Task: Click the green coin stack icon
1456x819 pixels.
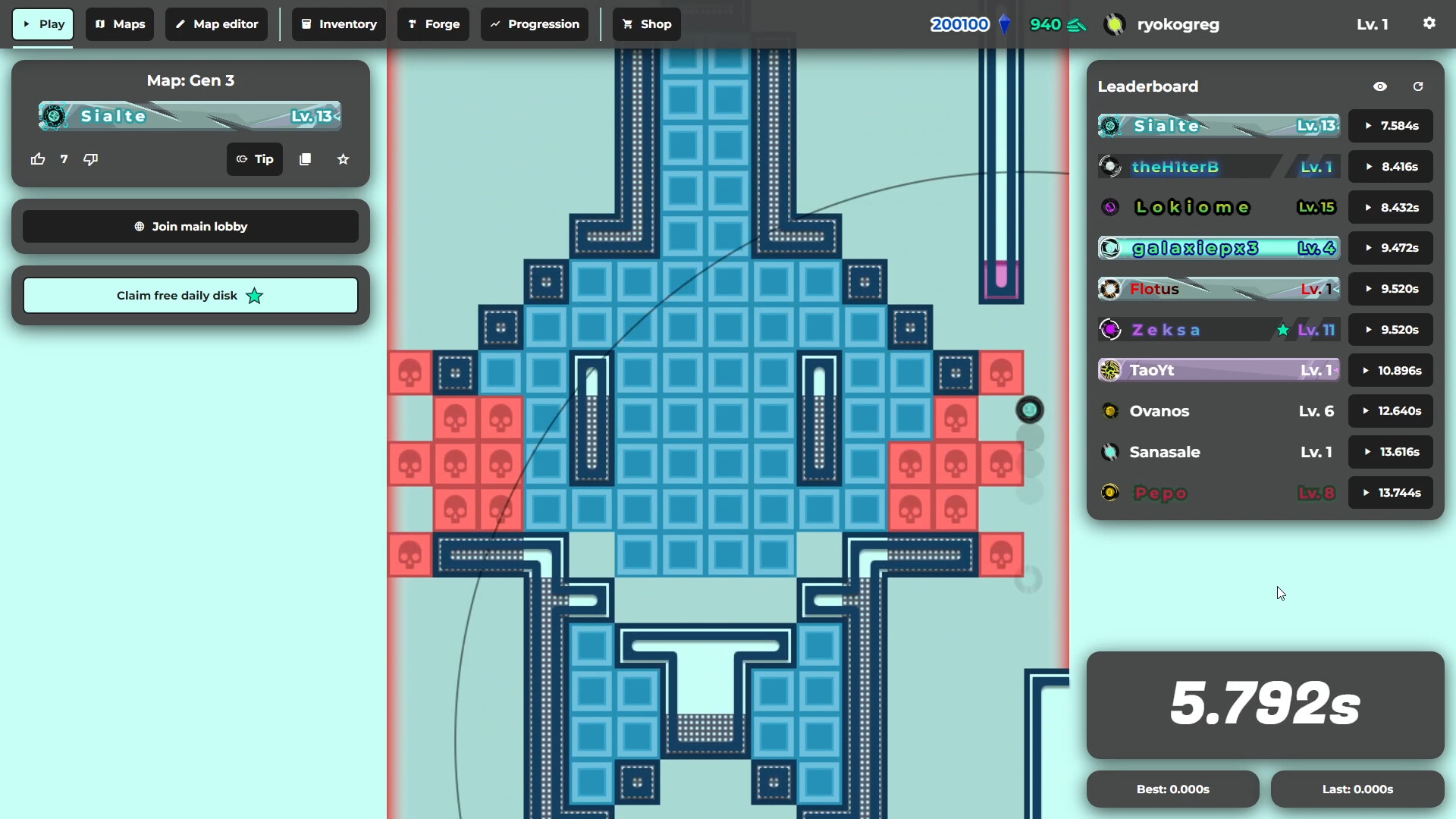Action: tap(1078, 24)
